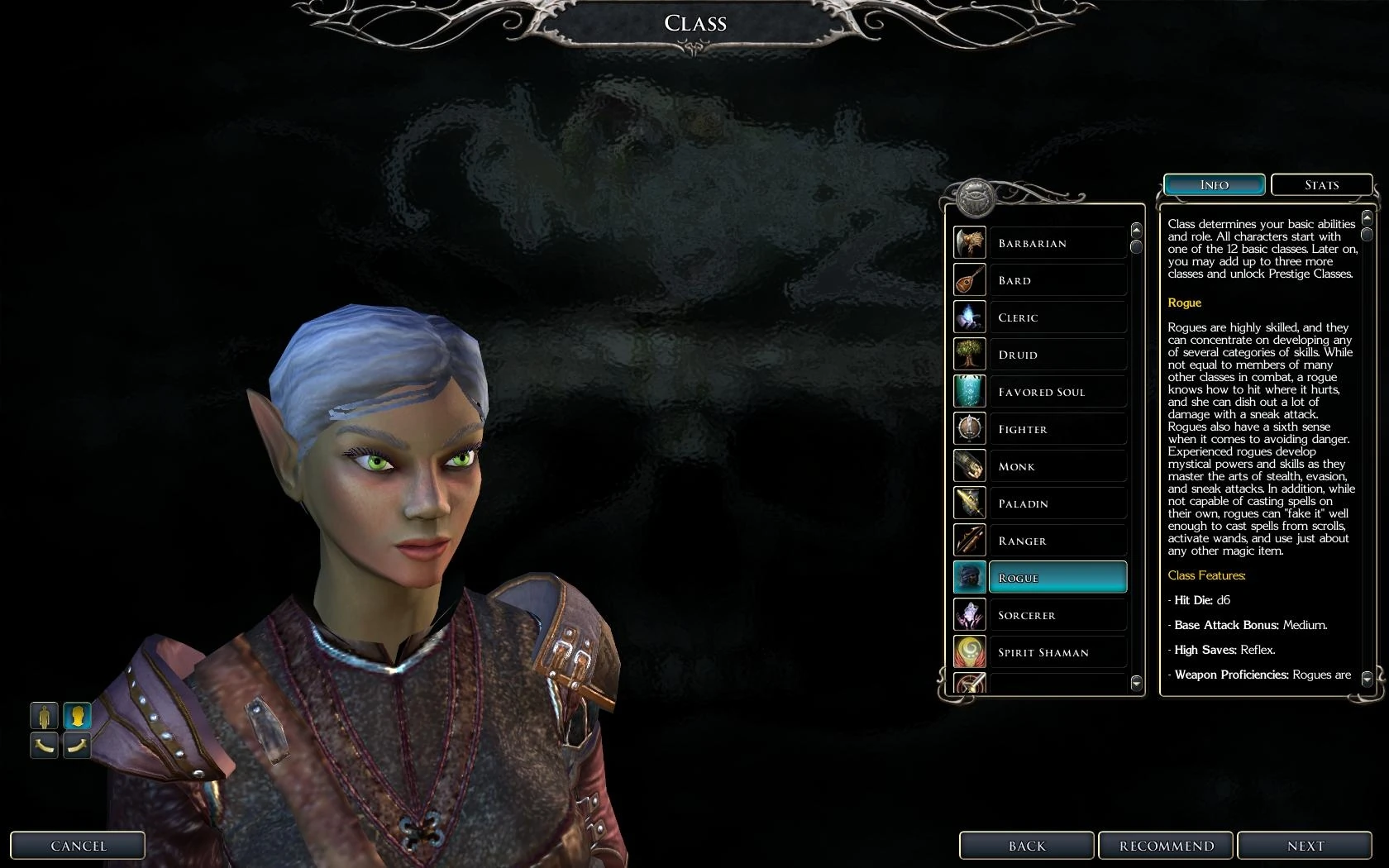Select the Bard class lute icon
Screen dimensions: 1389x868
click(969, 279)
